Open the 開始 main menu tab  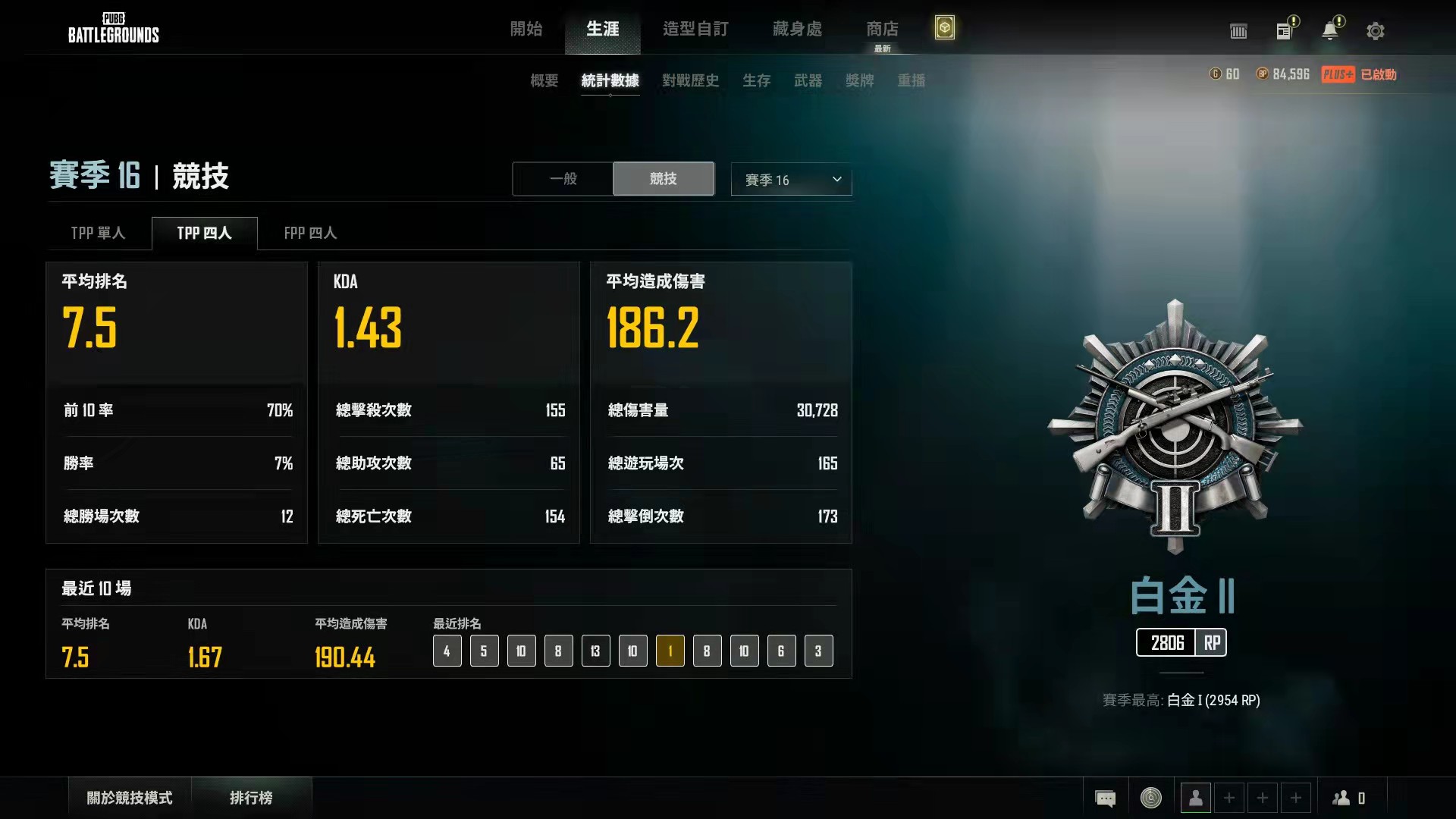point(526,29)
